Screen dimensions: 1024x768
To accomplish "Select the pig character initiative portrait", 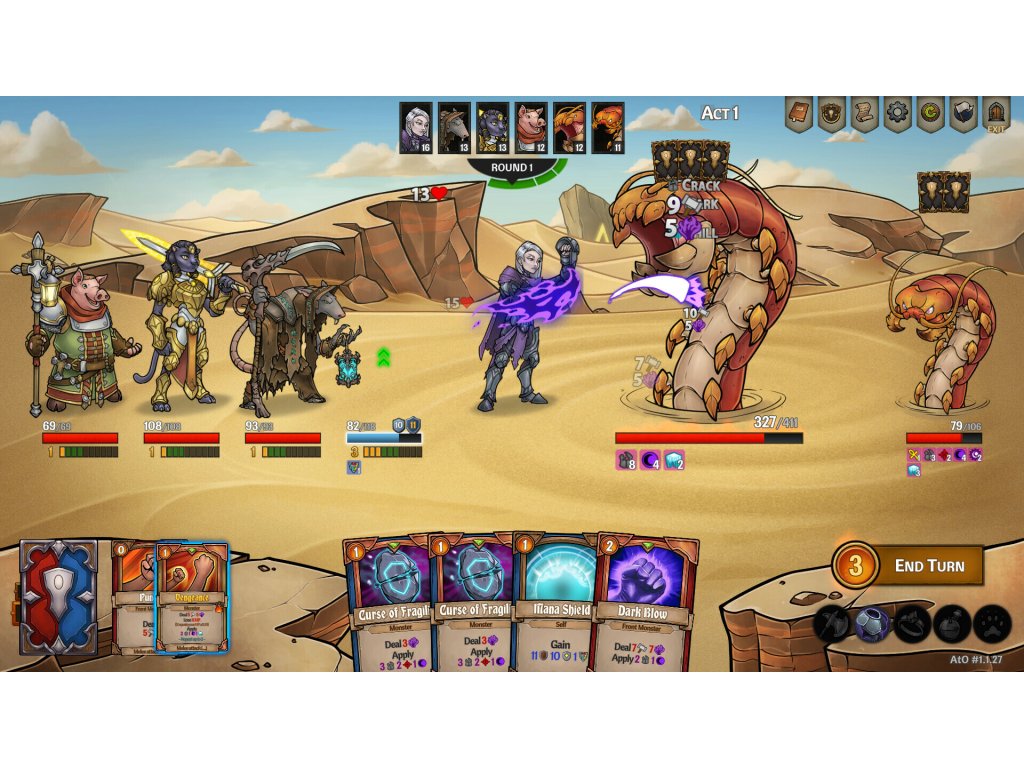I will pos(531,127).
